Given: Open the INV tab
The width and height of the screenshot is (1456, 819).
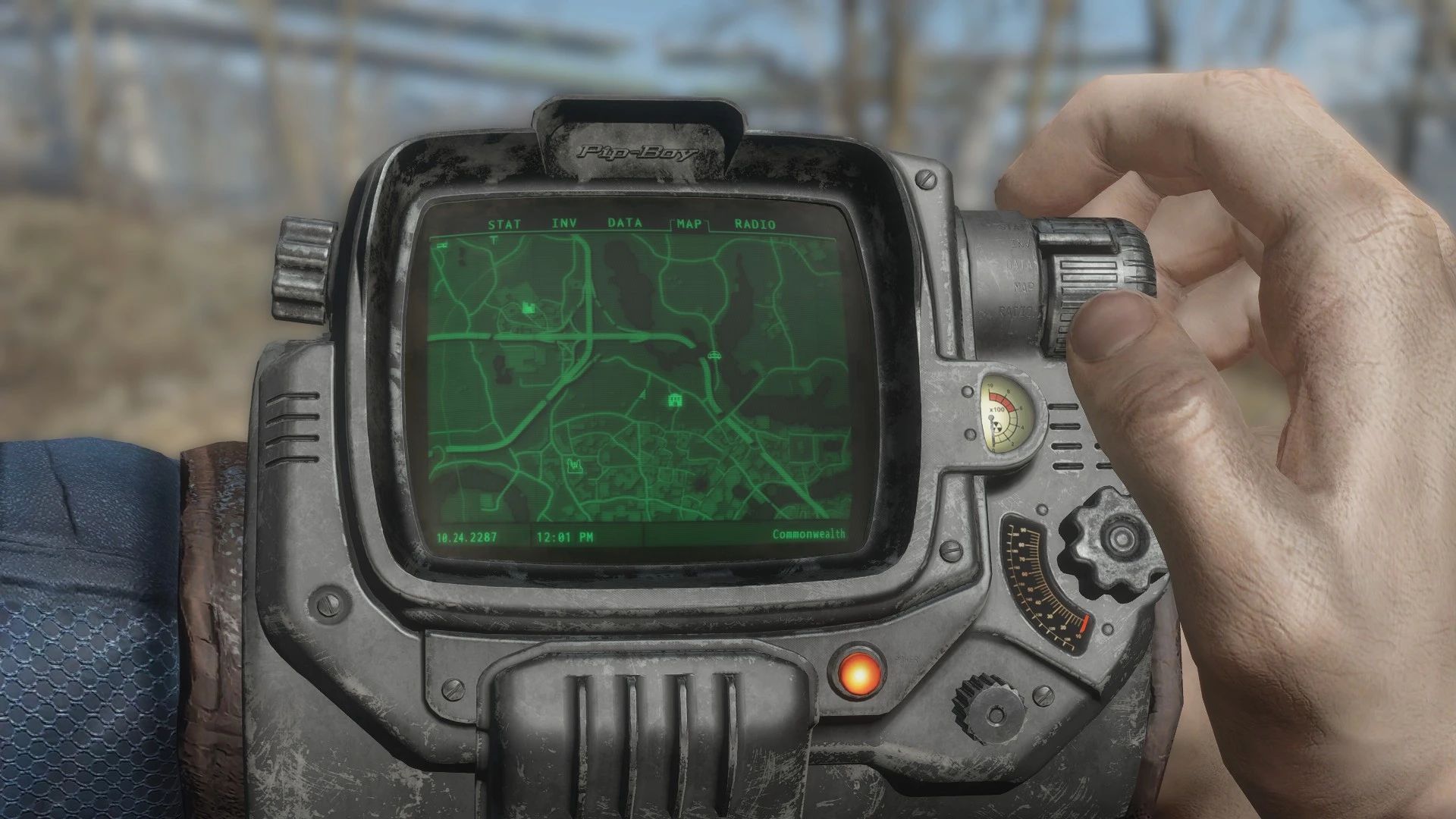Looking at the screenshot, I should click(563, 224).
